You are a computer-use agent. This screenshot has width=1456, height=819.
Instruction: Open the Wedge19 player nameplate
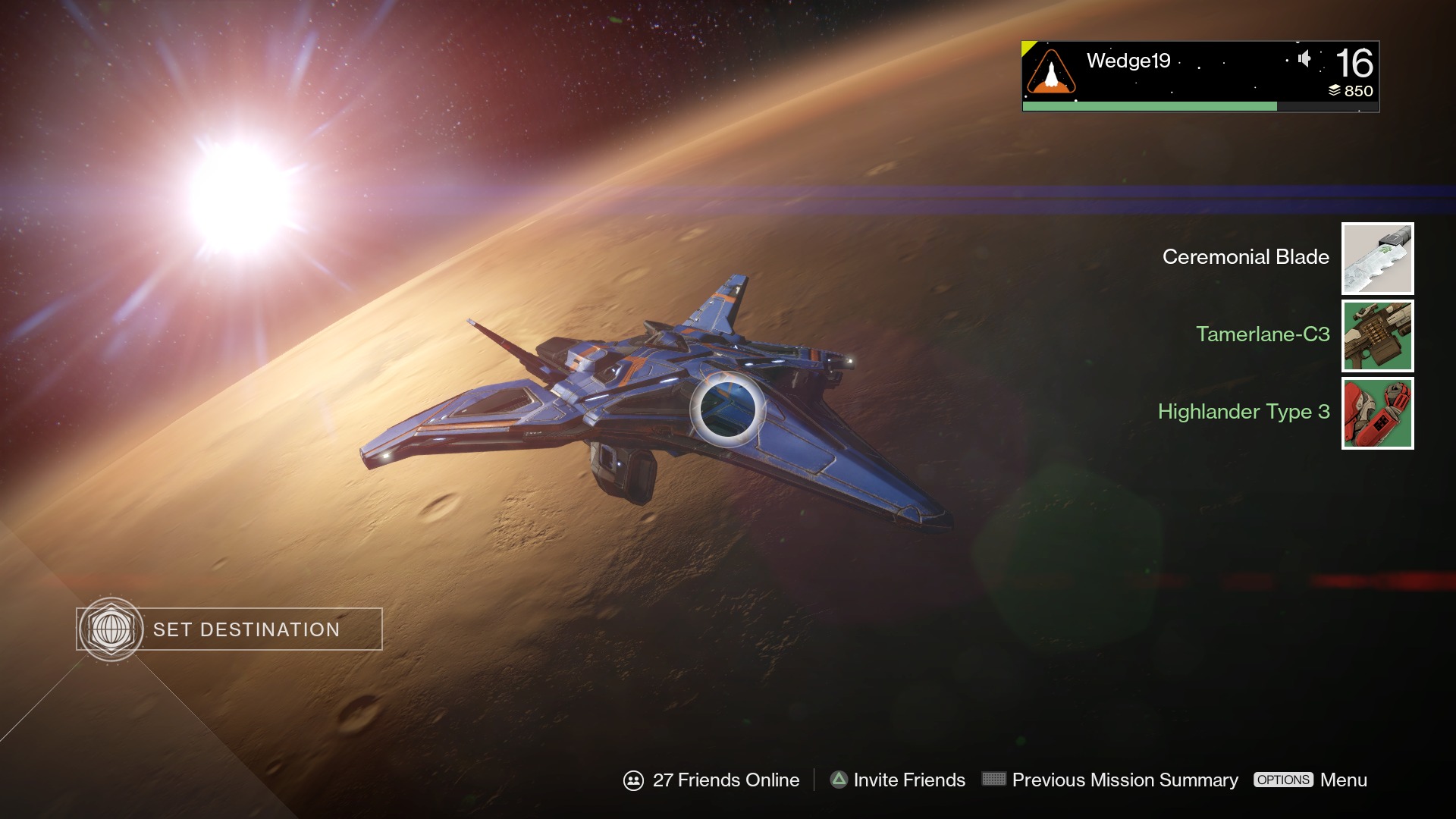[x=1200, y=76]
